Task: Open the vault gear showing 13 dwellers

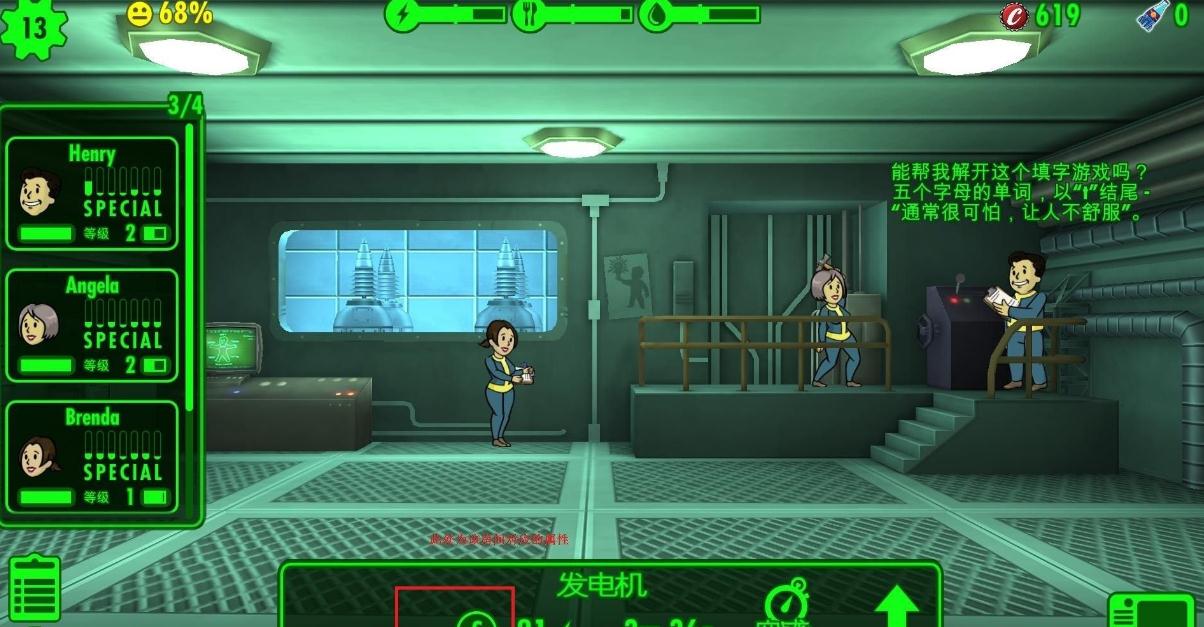Action: point(33,28)
